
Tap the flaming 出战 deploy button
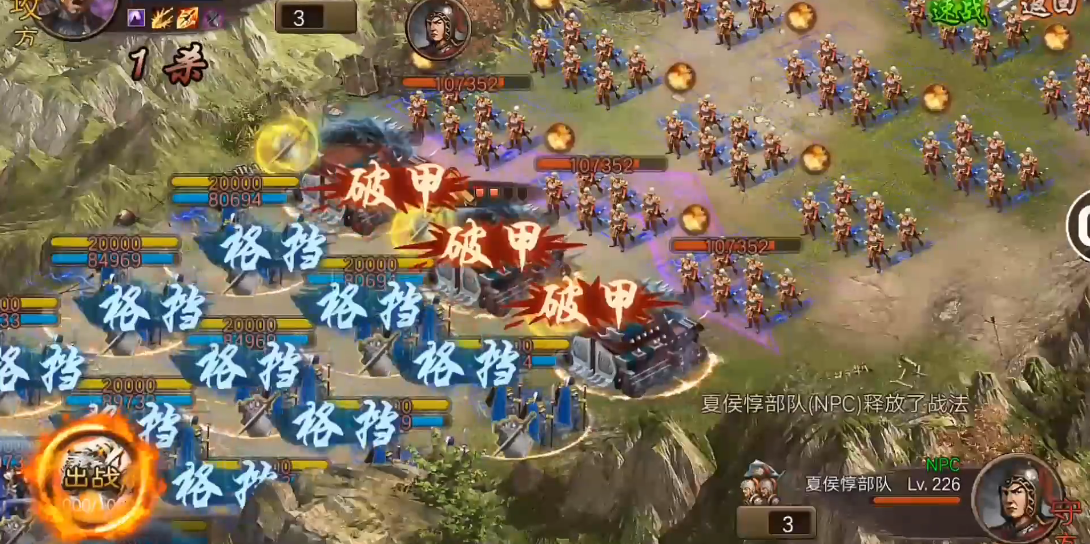coord(92,478)
